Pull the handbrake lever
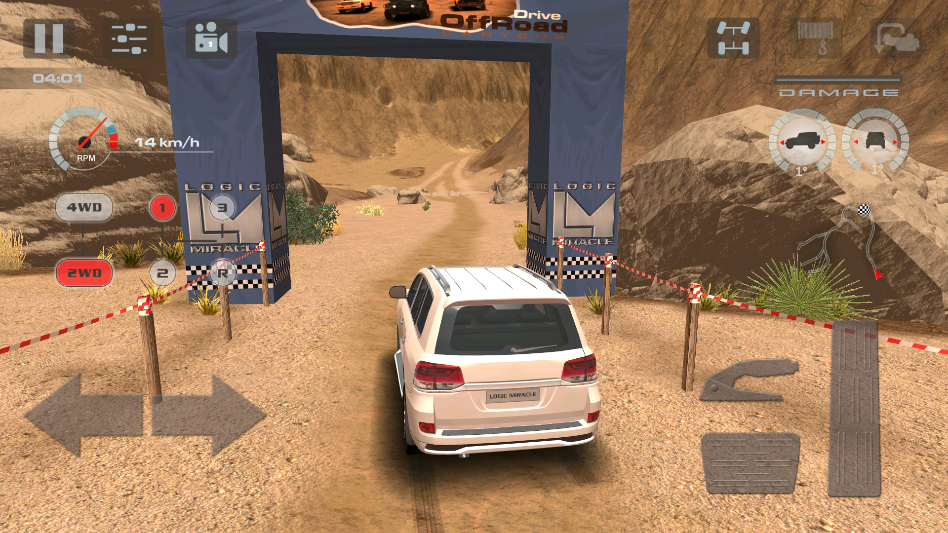The image size is (948, 533). (749, 381)
